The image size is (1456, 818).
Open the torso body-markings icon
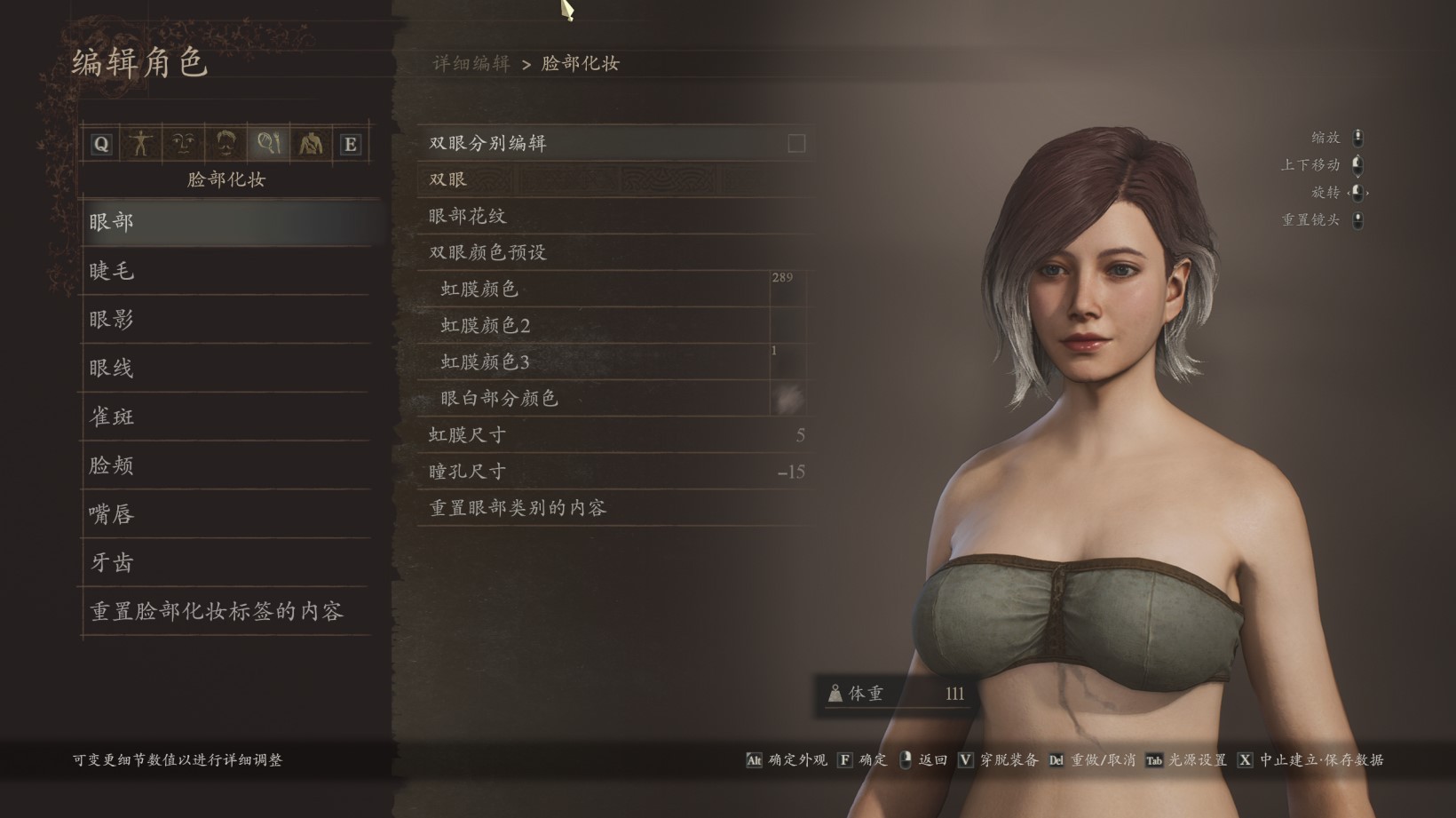(x=311, y=144)
